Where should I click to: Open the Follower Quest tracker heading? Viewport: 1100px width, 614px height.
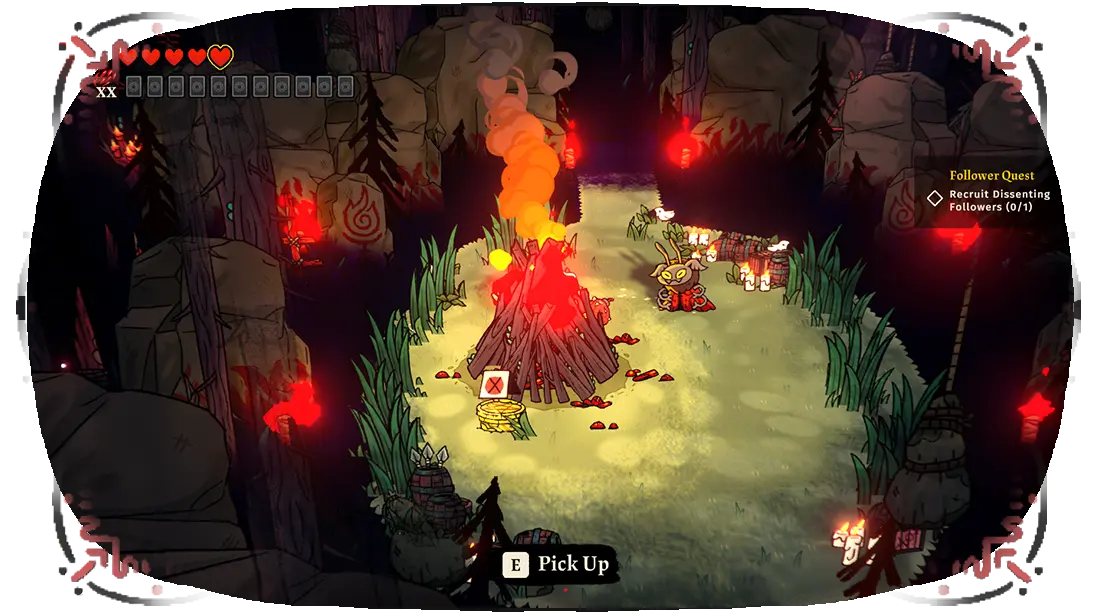tap(992, 176)
